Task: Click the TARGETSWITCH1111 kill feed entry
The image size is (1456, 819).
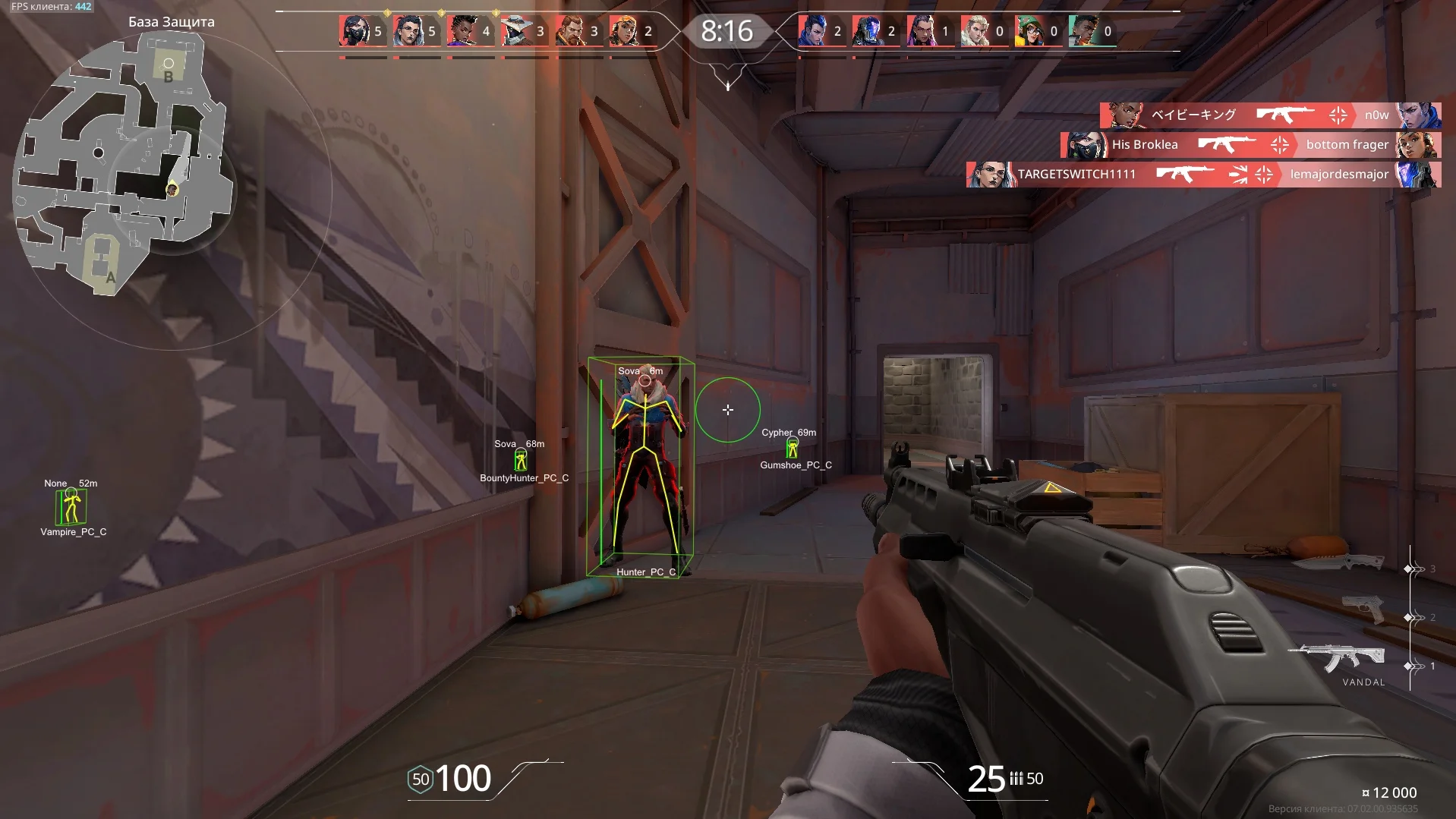Action: point(1203,175)
